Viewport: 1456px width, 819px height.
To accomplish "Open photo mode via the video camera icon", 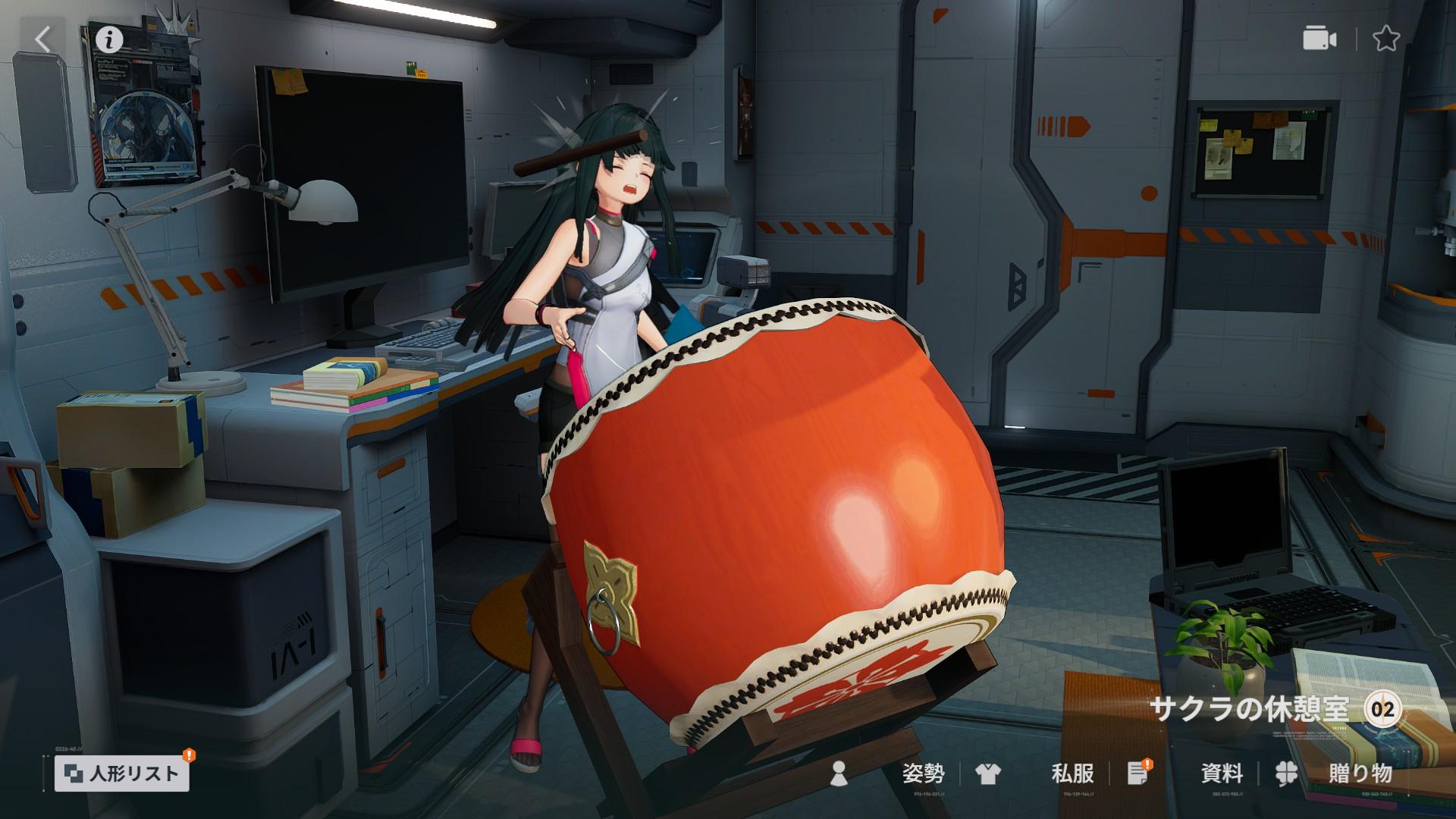I will coord(1319,39).
